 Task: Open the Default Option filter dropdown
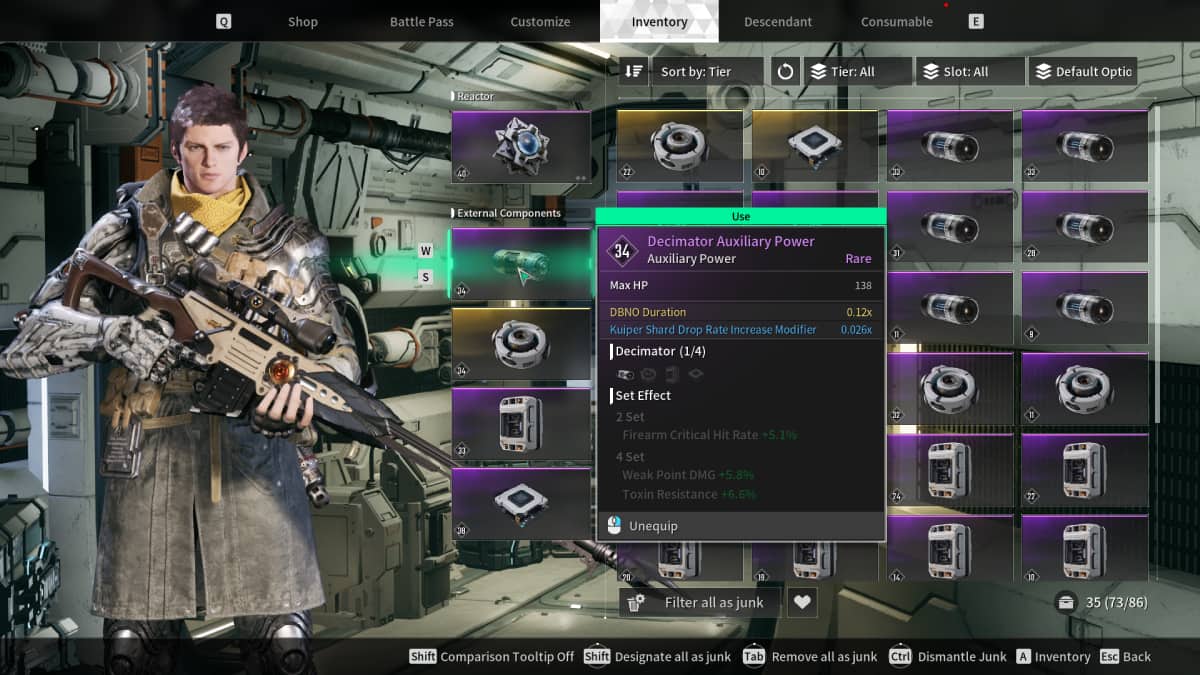(x=1083, y=72)
